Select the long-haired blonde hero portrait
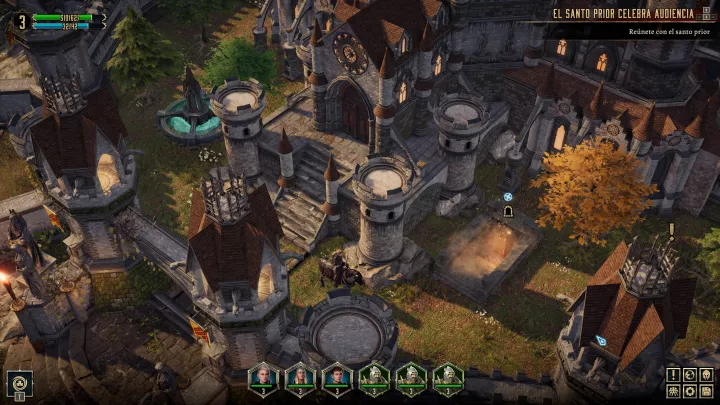 [300, 377]
